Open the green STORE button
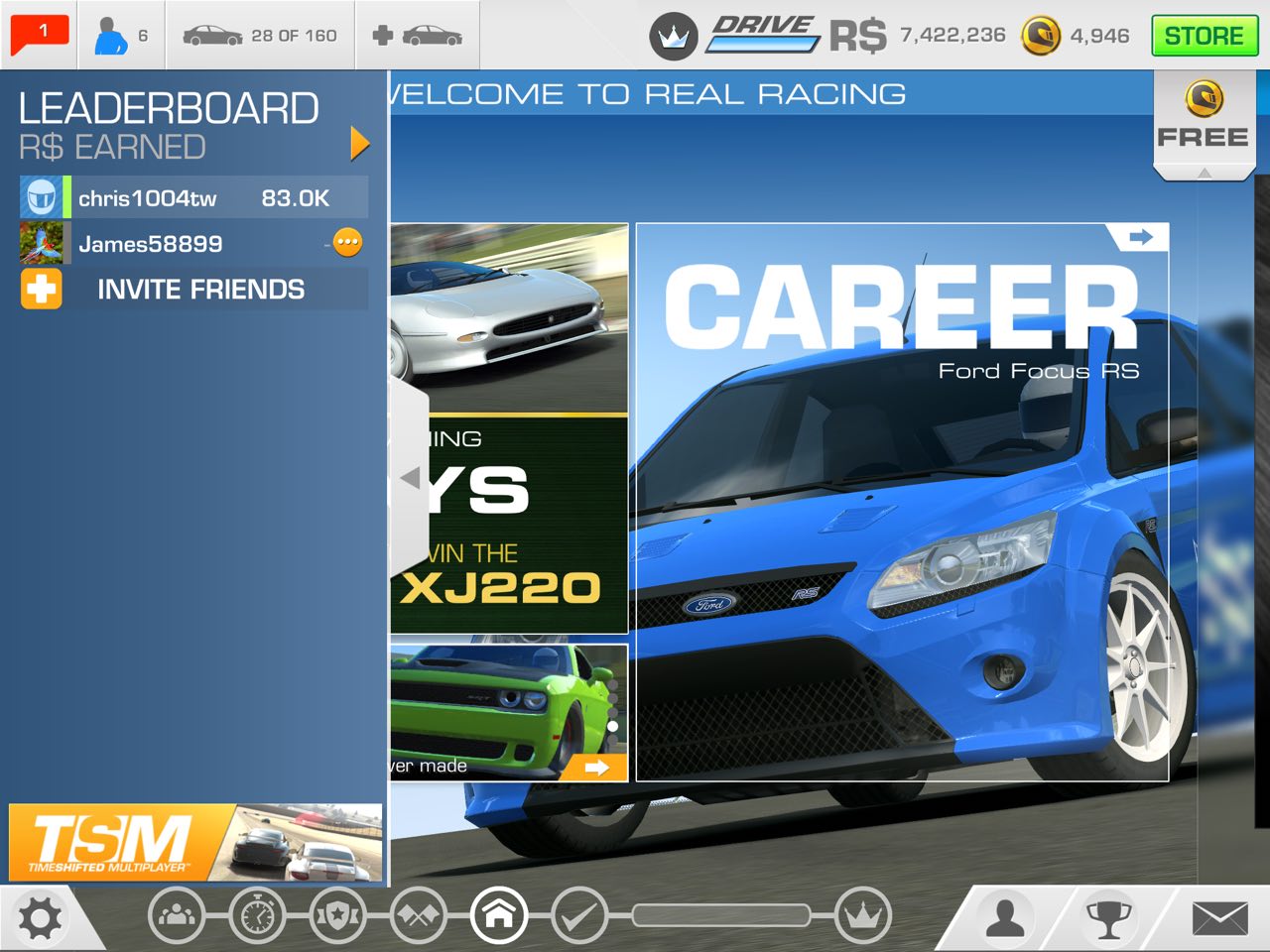 point(1205,36)
